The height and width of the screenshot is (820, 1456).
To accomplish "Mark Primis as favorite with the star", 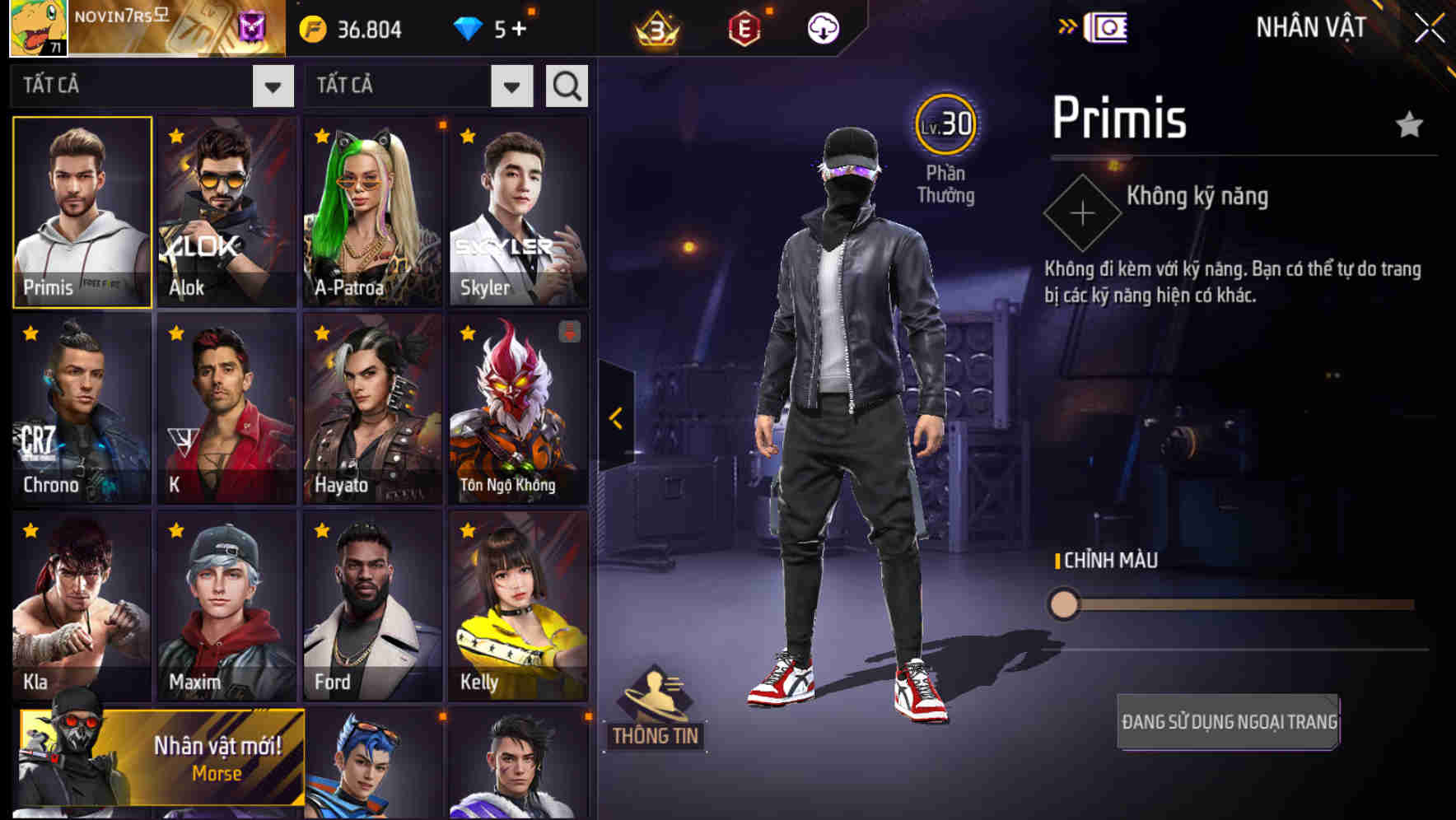I will pyautogui.click(x=1410, y=123).
